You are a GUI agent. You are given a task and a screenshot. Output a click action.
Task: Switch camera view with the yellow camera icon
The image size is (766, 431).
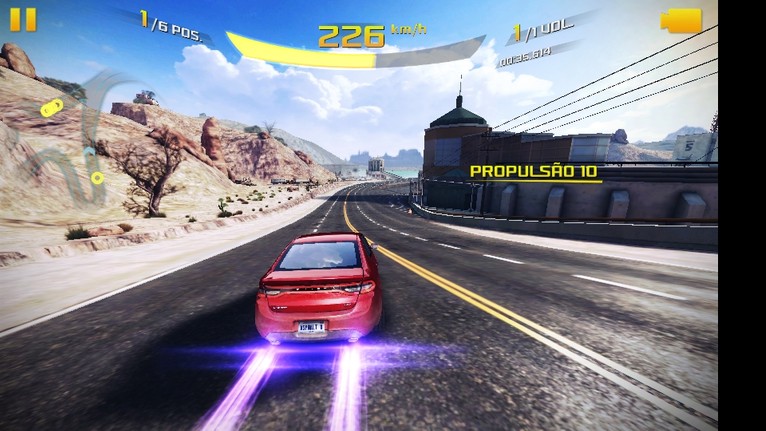coord(680,21)
